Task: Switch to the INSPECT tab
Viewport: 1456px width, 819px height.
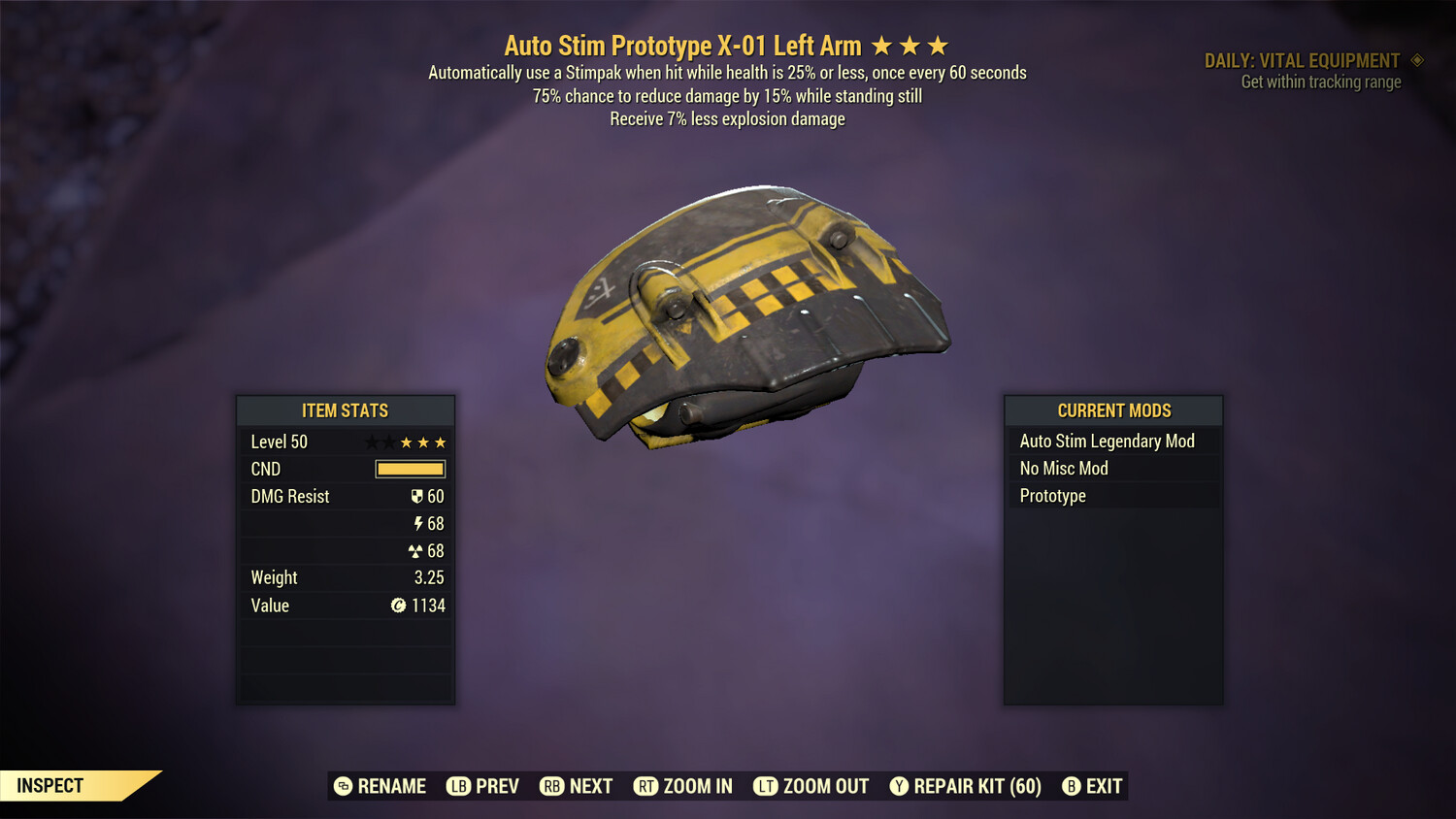Action: 49,785
